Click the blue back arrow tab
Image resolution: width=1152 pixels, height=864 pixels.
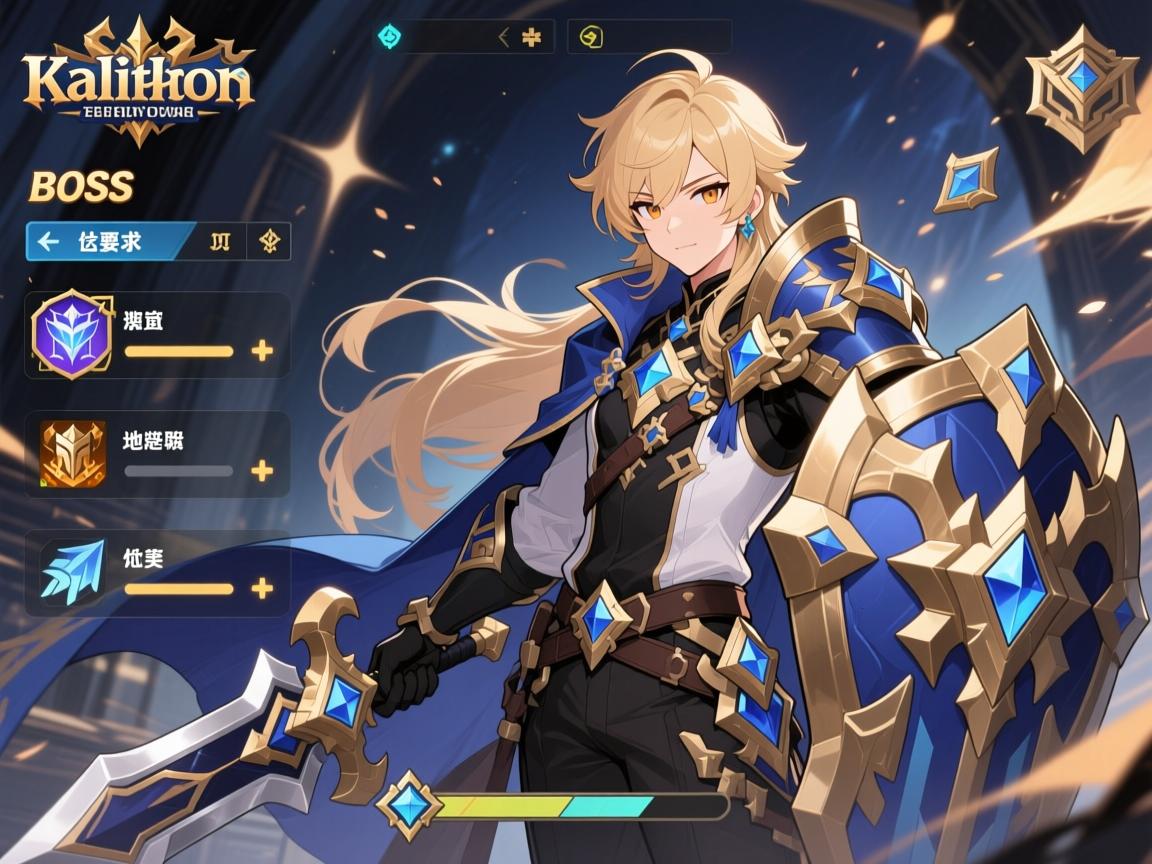click(x=108, y=241)
